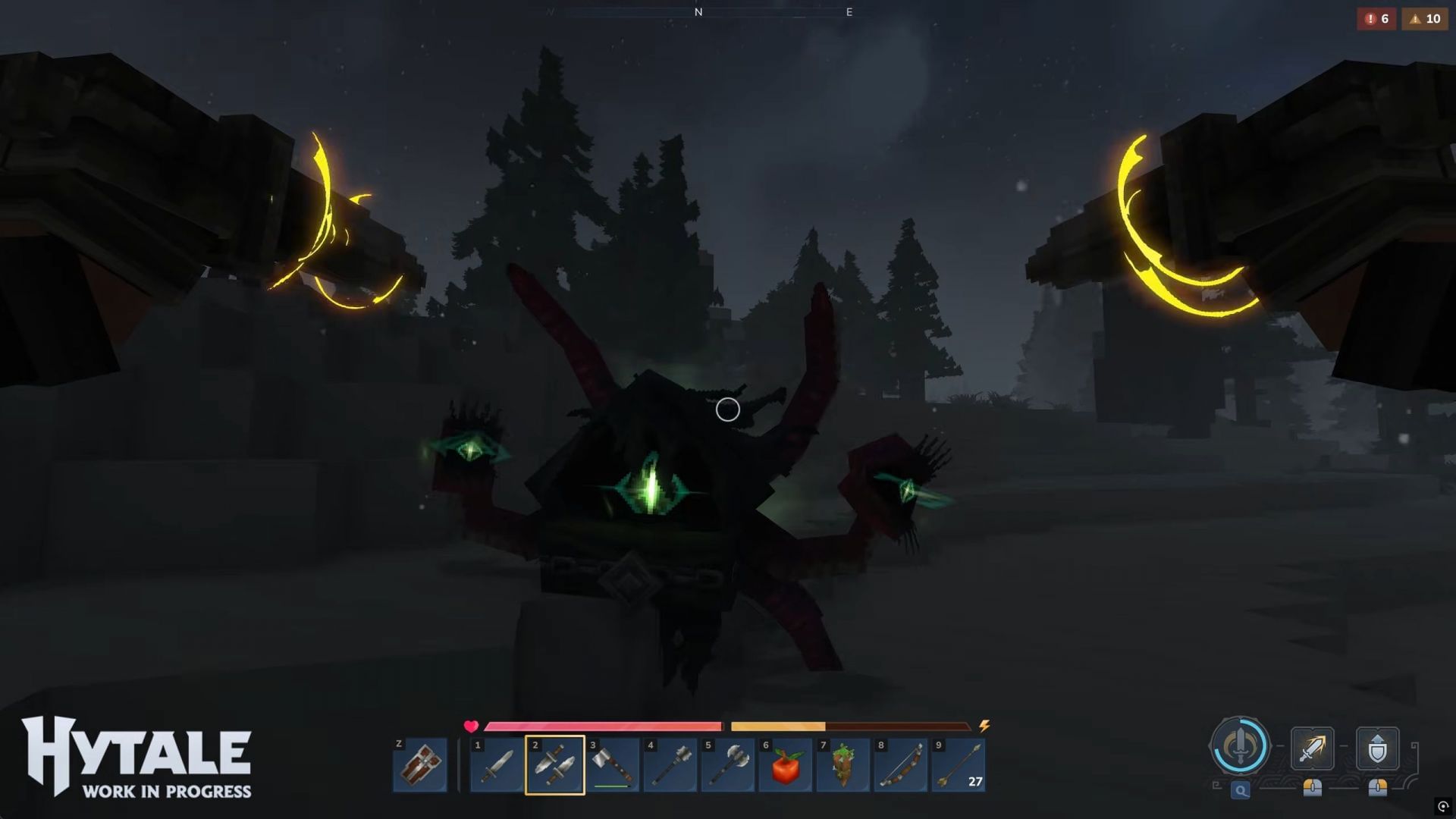Select the root vegetable in slot 7

[843, 767]
